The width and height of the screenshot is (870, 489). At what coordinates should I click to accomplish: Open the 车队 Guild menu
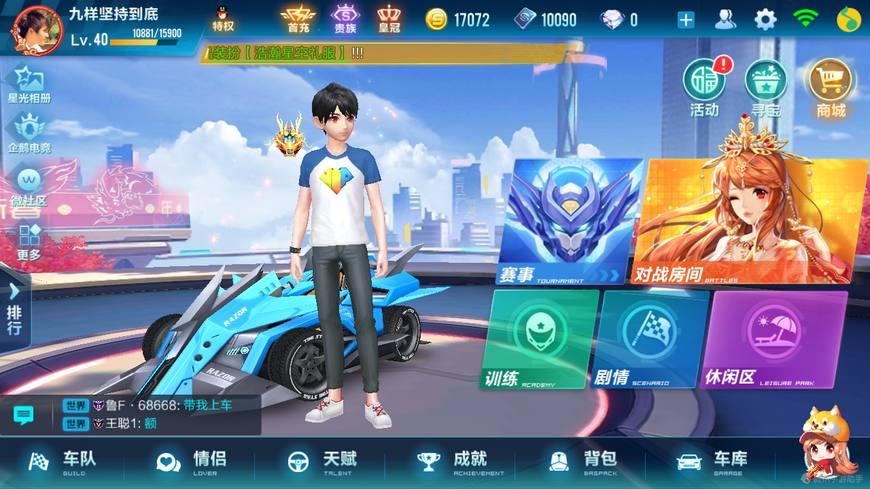pyautogui.click(x=62, y=461)
